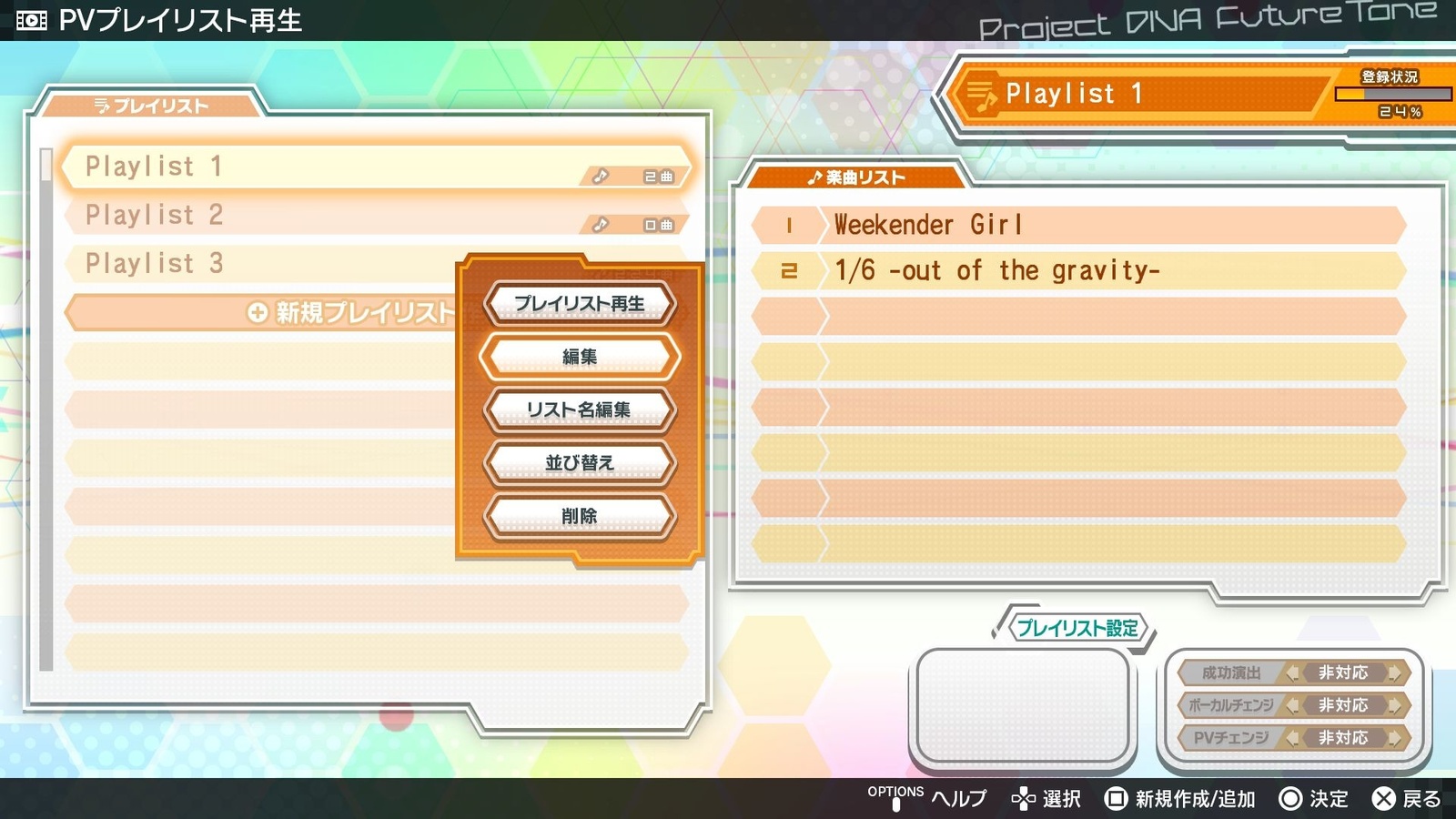Image resolution: width=1456 pixels, height=819 pixels.
Task: Click the right arrow on 成功演出 非対応 value
Action: (1393, 673)
